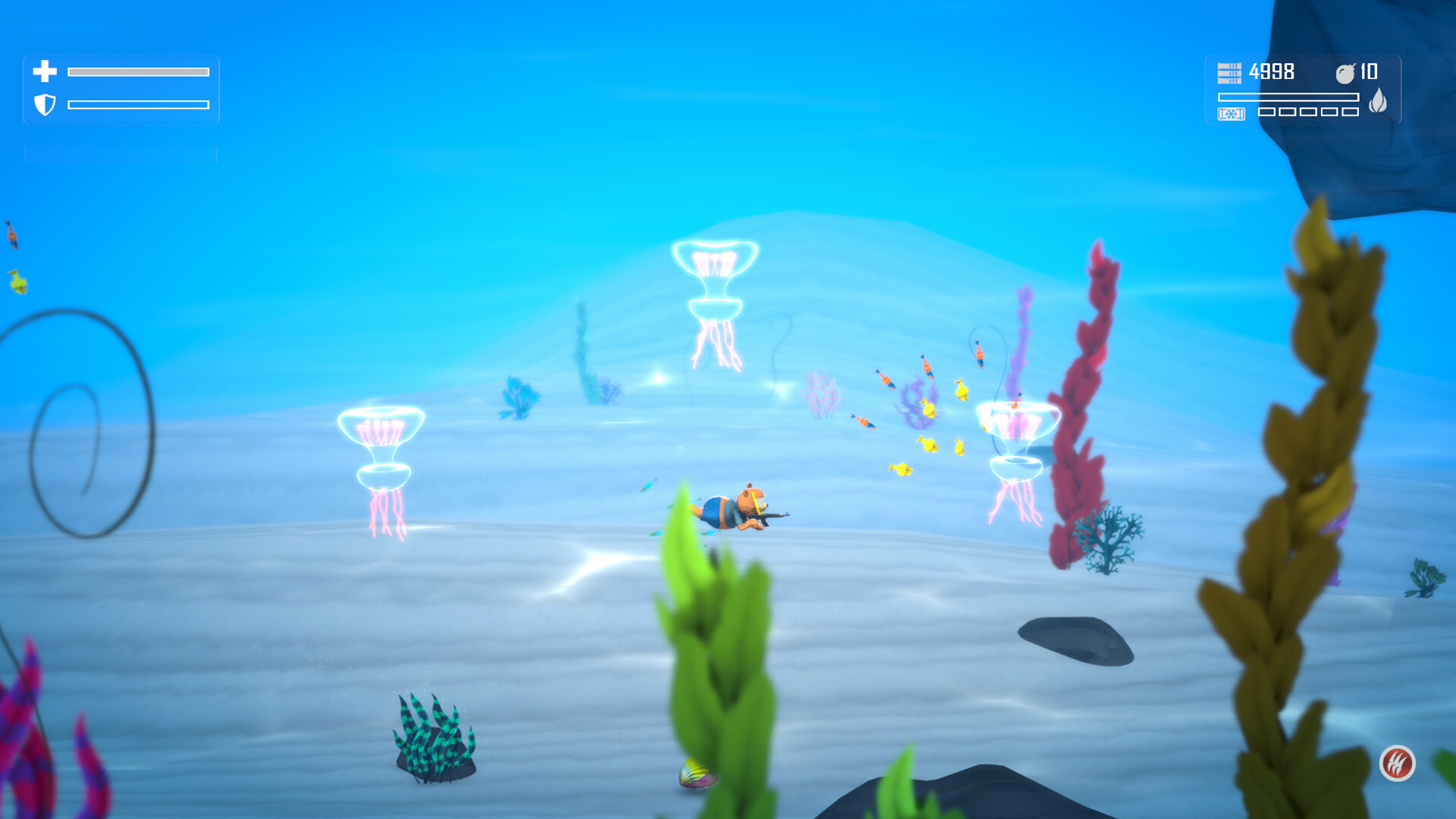1456x819 pixels.
Task: Expand the top-left status panel
Action: pos(121,88)
